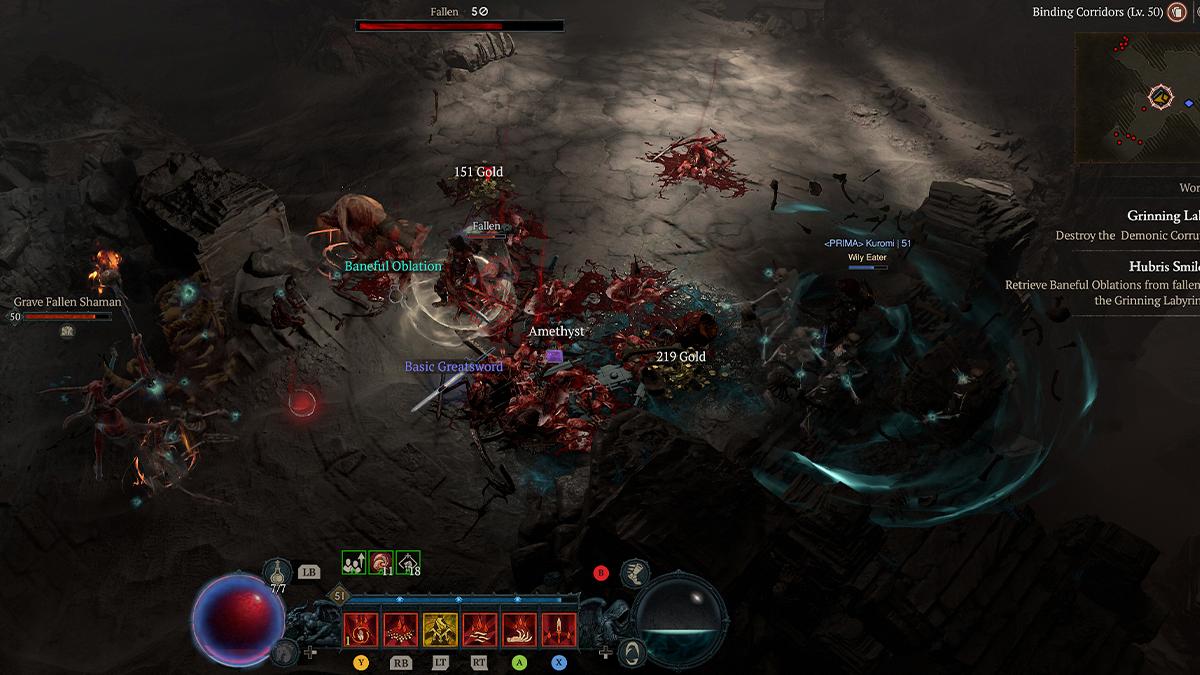Pick up the Basic Greatsword label
This screenshot has width=1200, height=675.
click(x=453, y=367)
